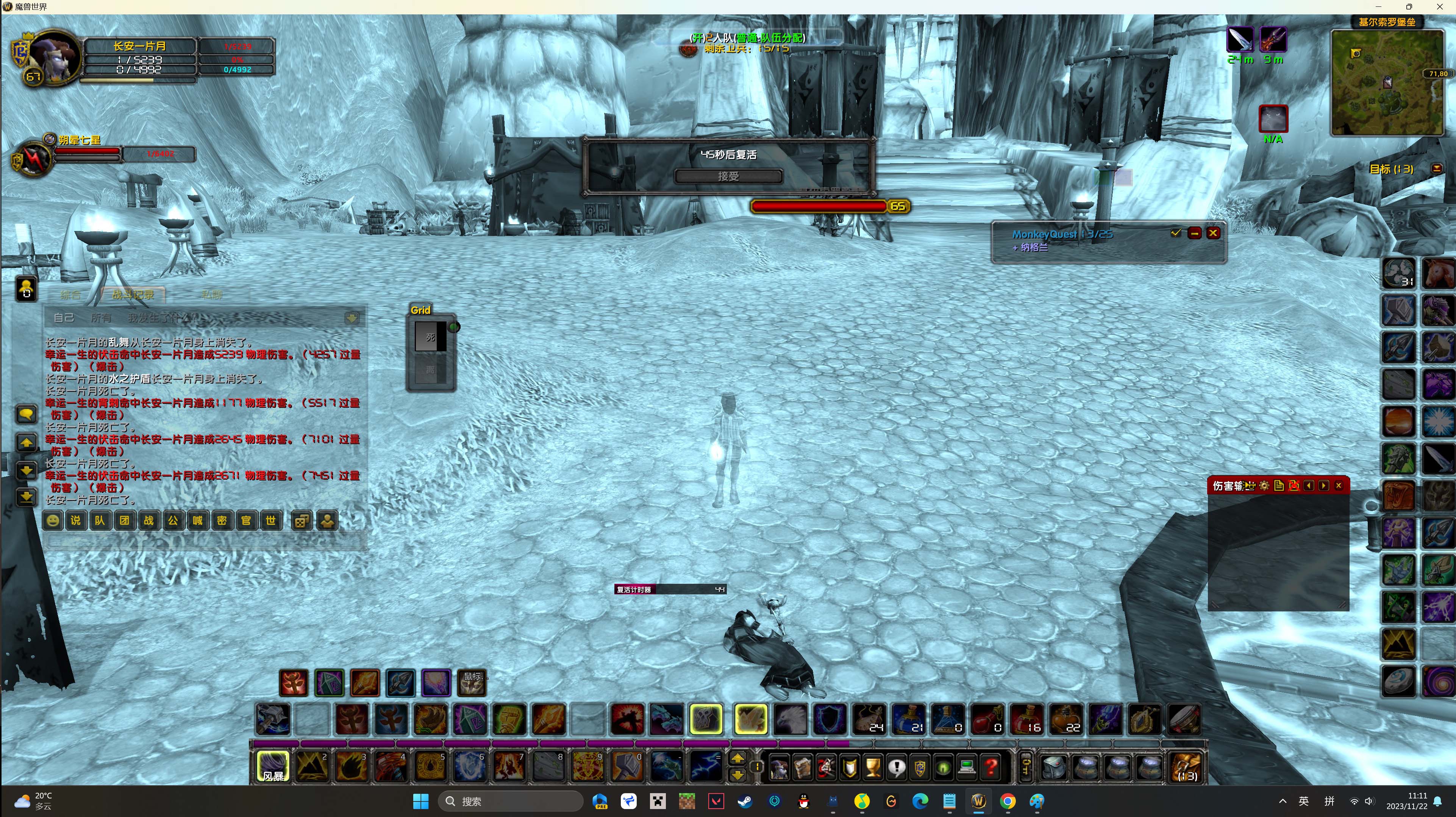Switch to the 综合 chat tab
The width and height of the screenshot is (1456, 817).
71,295
